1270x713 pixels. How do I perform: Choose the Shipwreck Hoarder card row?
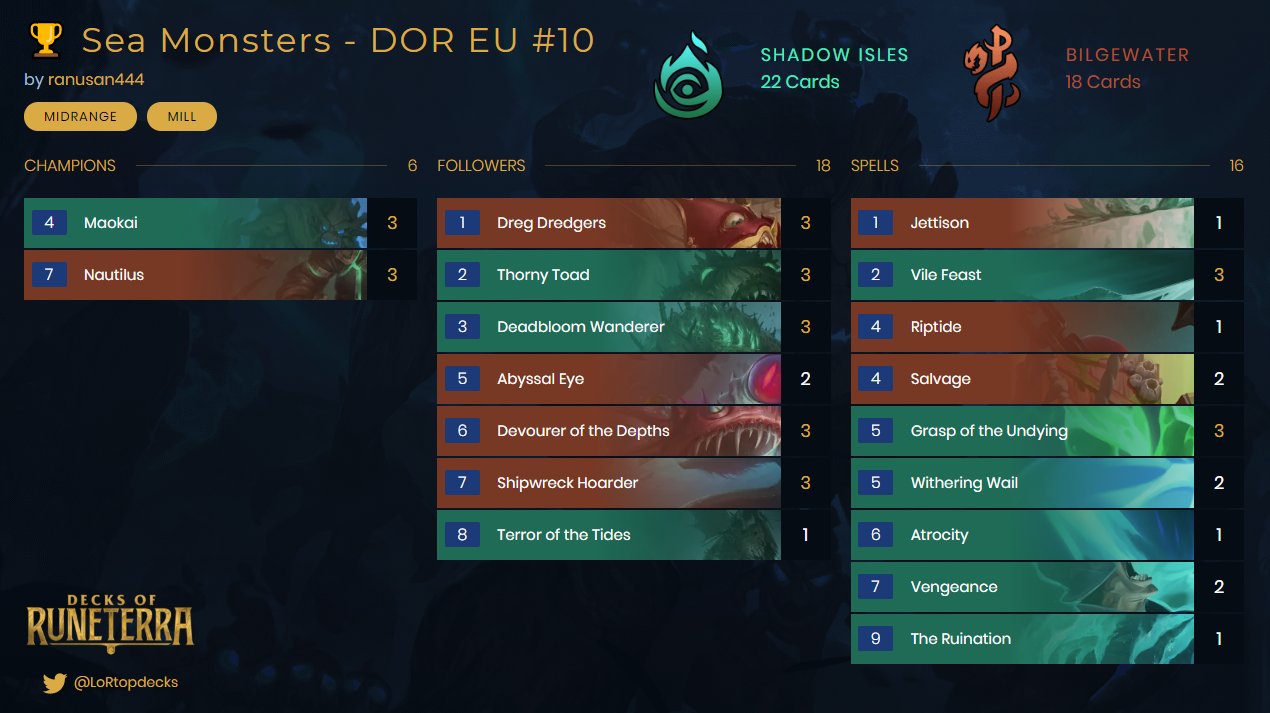608,483
